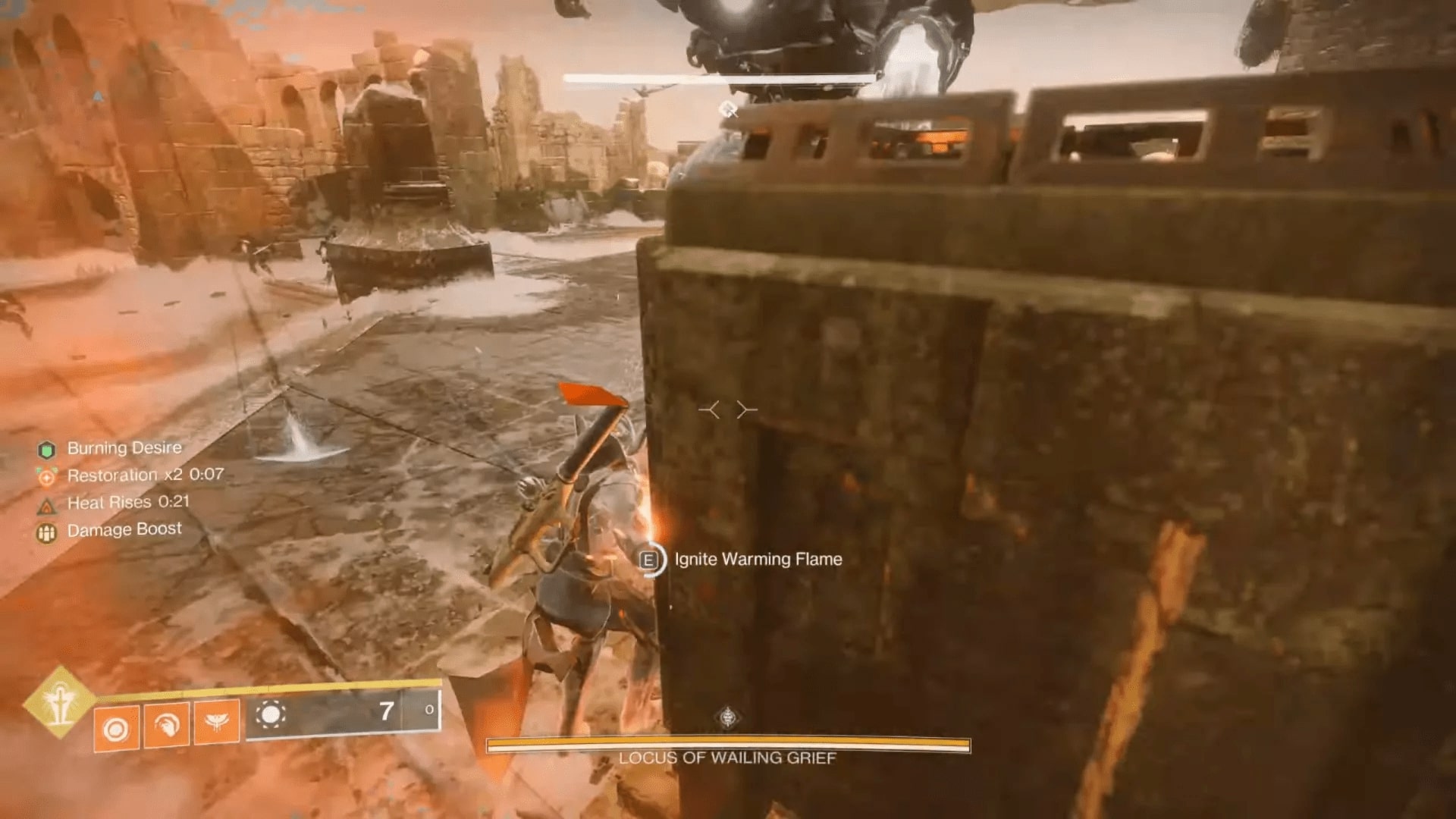
Task: Click the equipped weapon ammo-type icon
Action: pos(271,714)
